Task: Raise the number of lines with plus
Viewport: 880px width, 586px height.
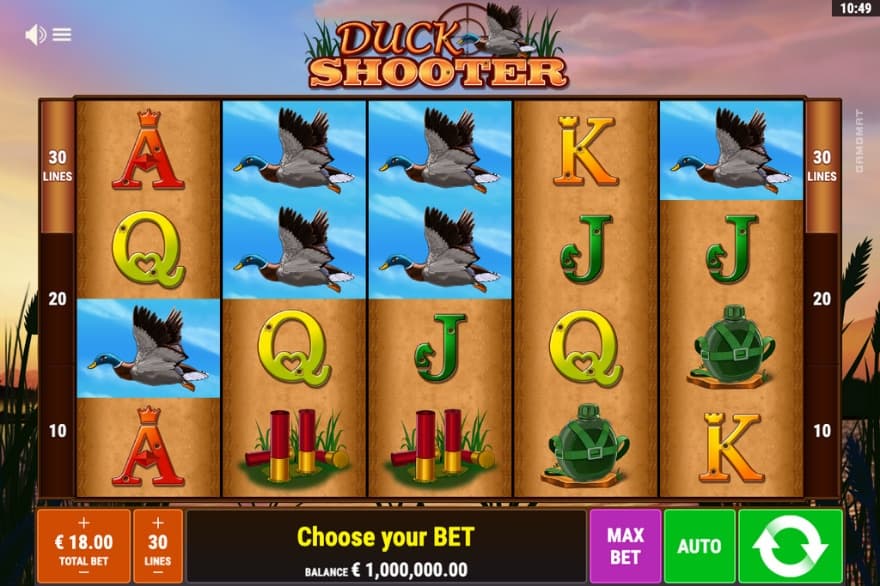Action: click(x=157, y=522)
